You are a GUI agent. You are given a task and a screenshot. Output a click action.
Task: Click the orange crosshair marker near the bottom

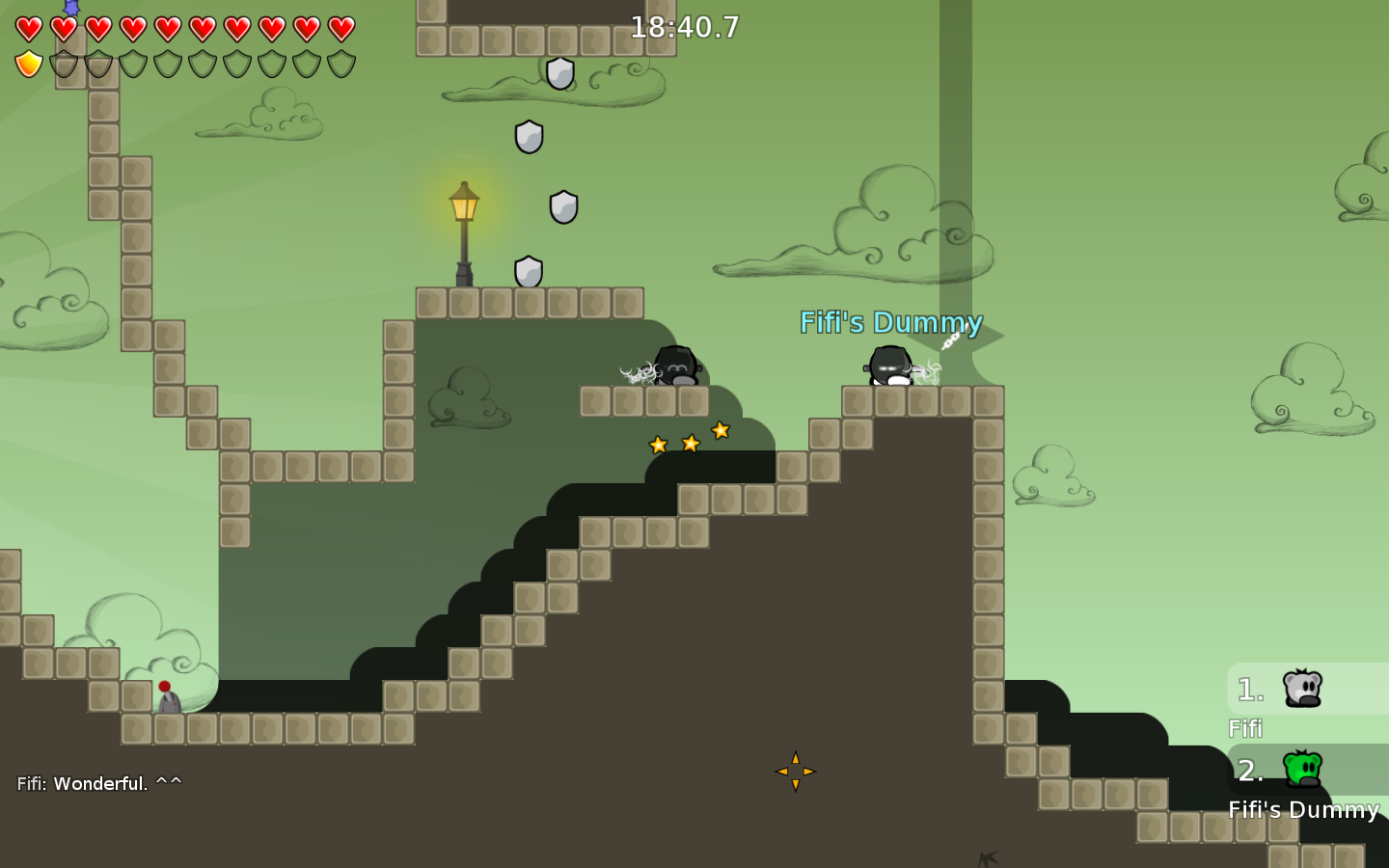(796, 772)
